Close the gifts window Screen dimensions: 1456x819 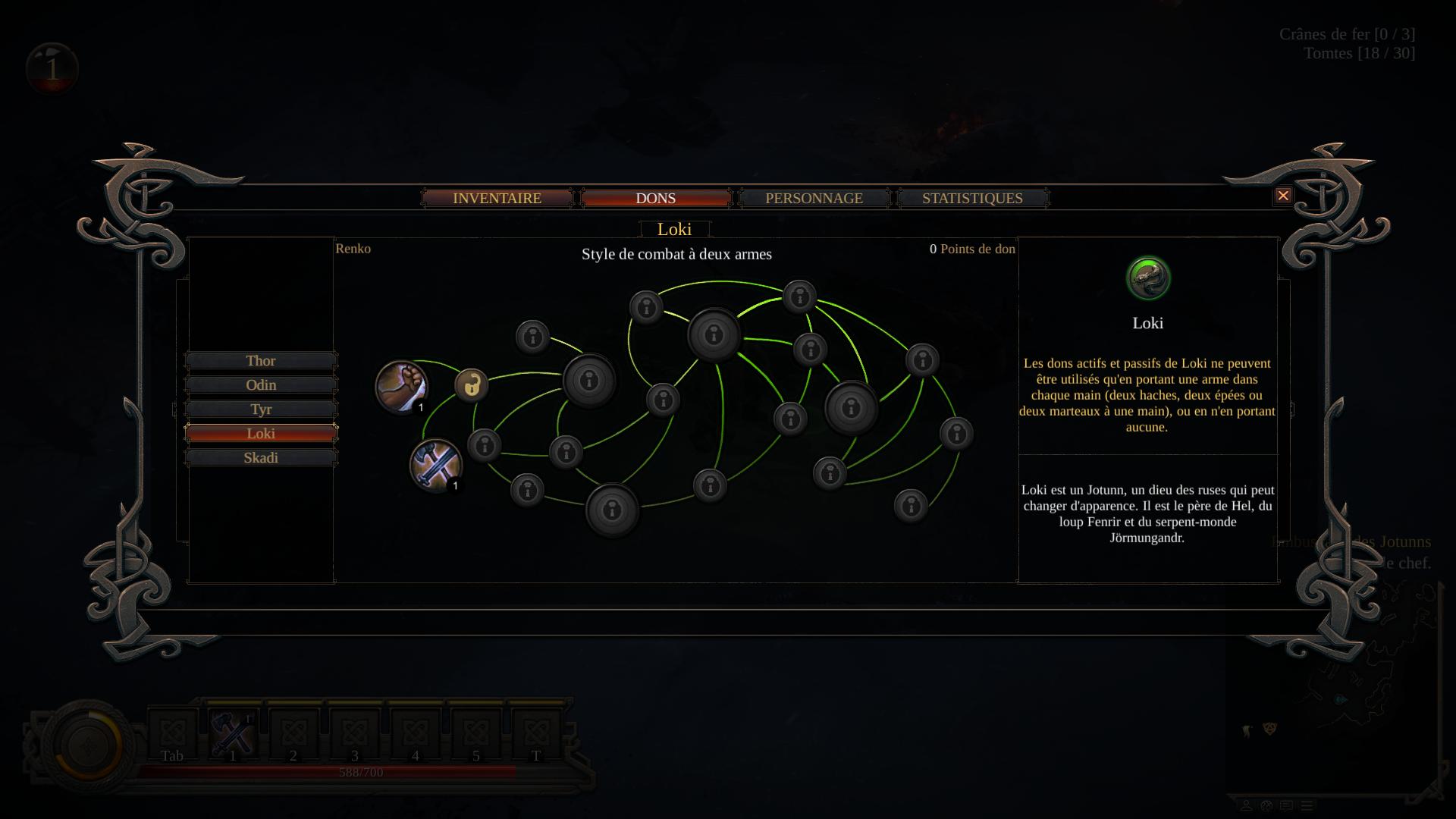(x=1283, y=196)
